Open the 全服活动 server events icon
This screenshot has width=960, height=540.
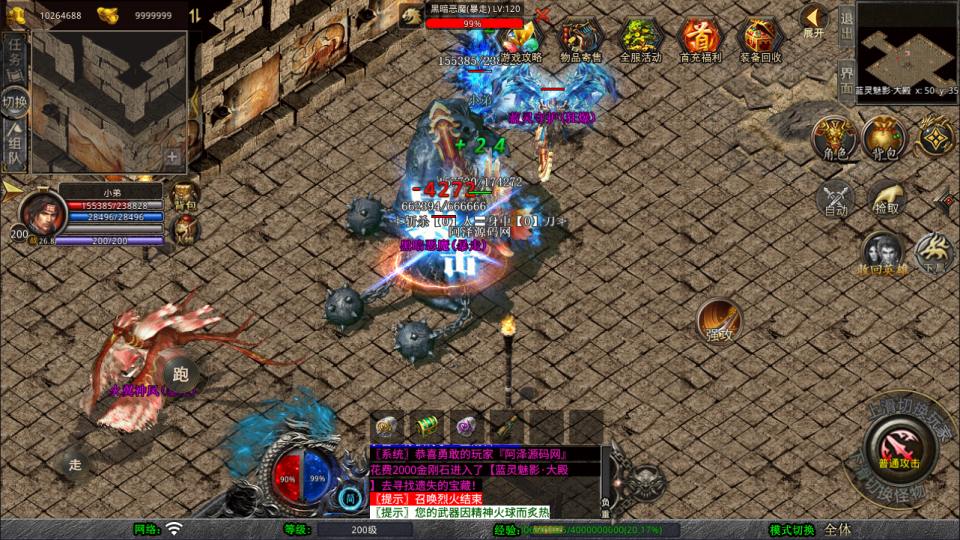(641, 38)
